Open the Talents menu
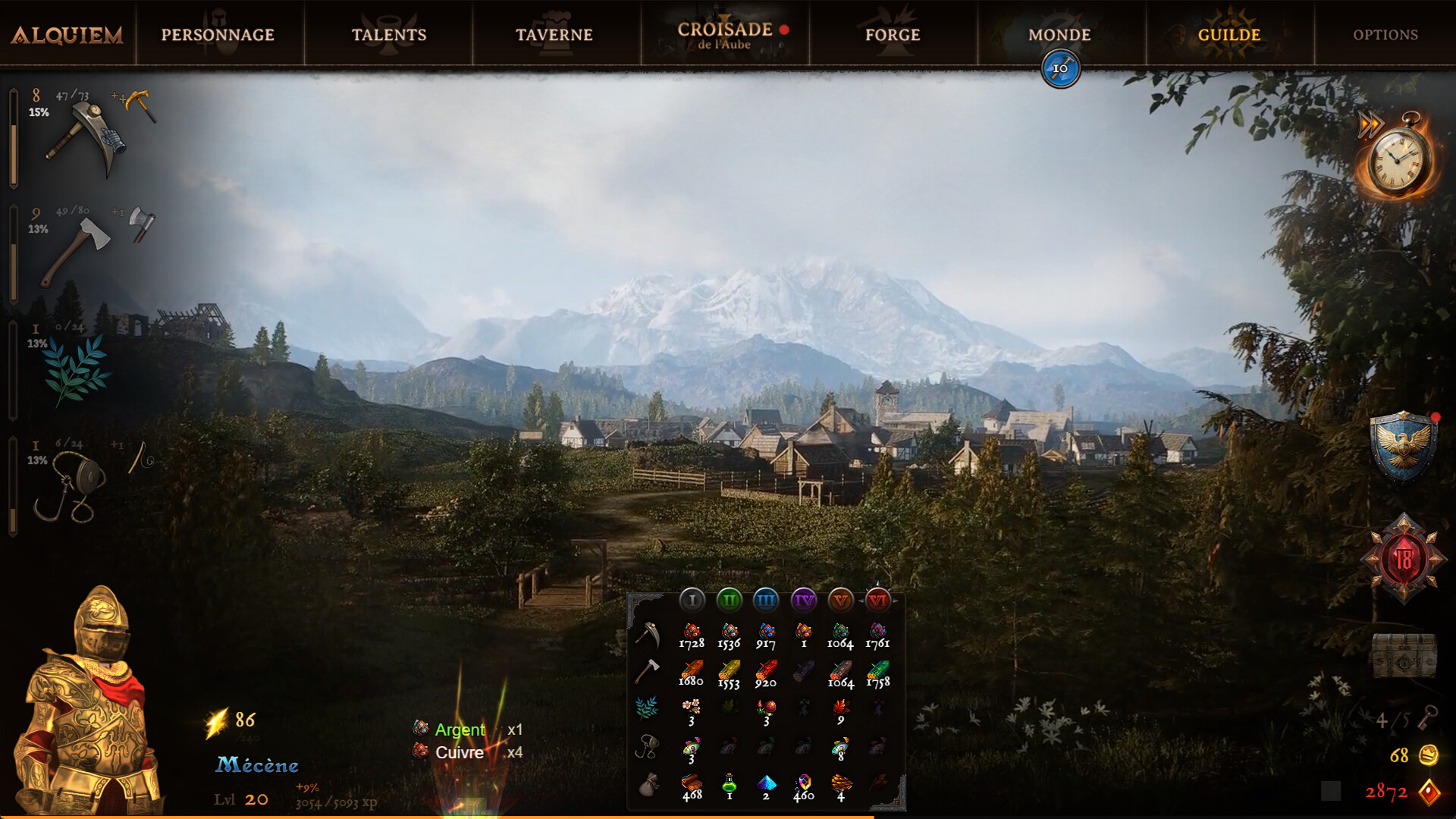Screen dimensions: 1456x819 (389, 35)
